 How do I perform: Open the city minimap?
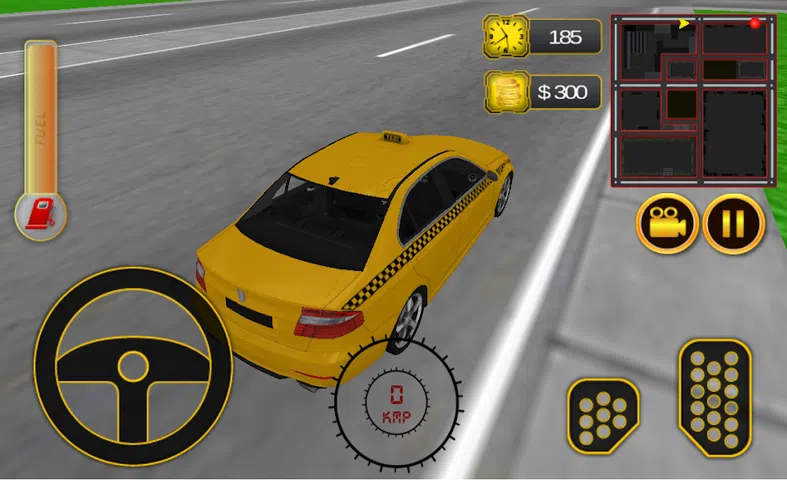[x=693, y=100]
